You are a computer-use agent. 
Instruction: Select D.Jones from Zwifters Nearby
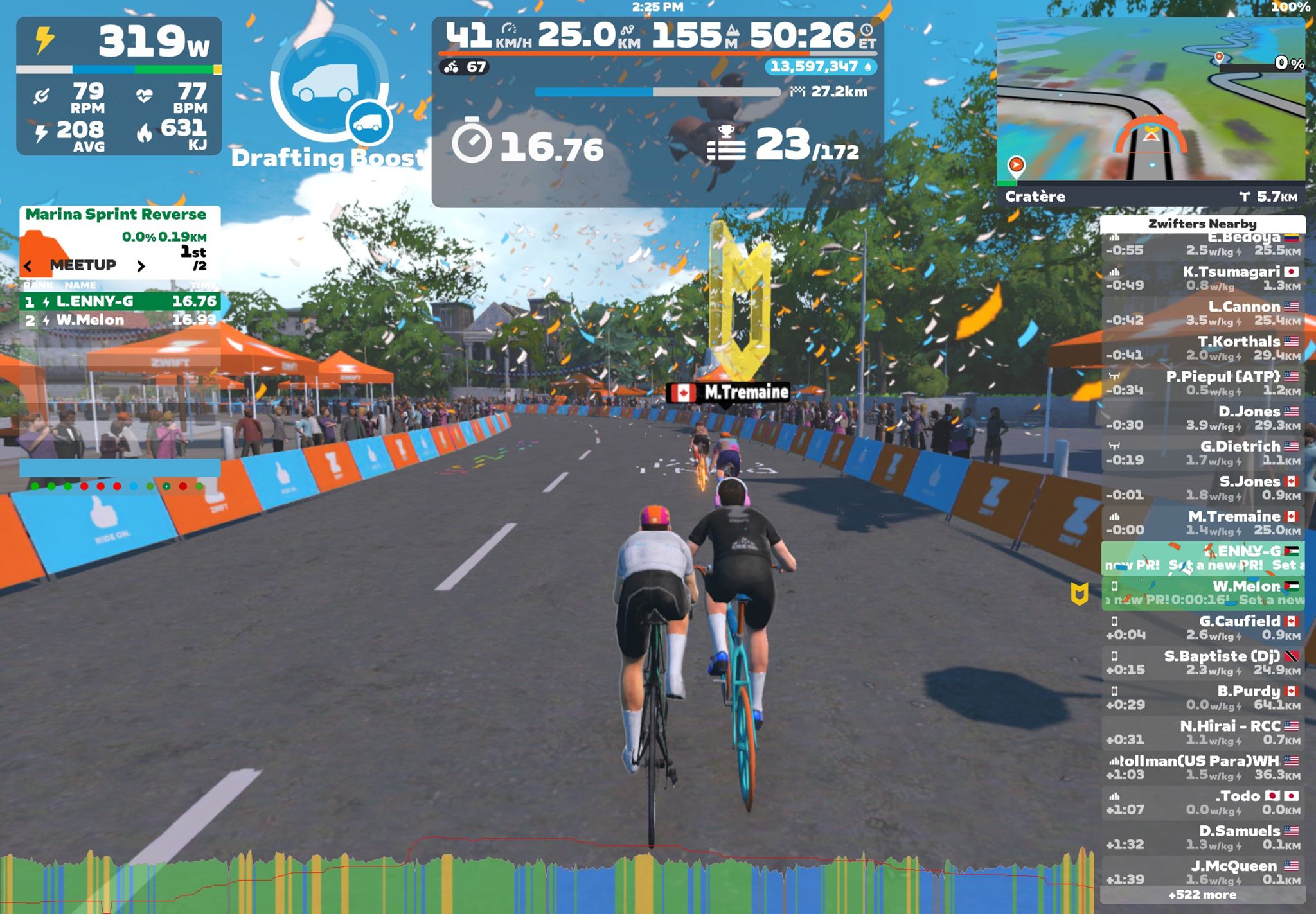(x=1202, y=418)
